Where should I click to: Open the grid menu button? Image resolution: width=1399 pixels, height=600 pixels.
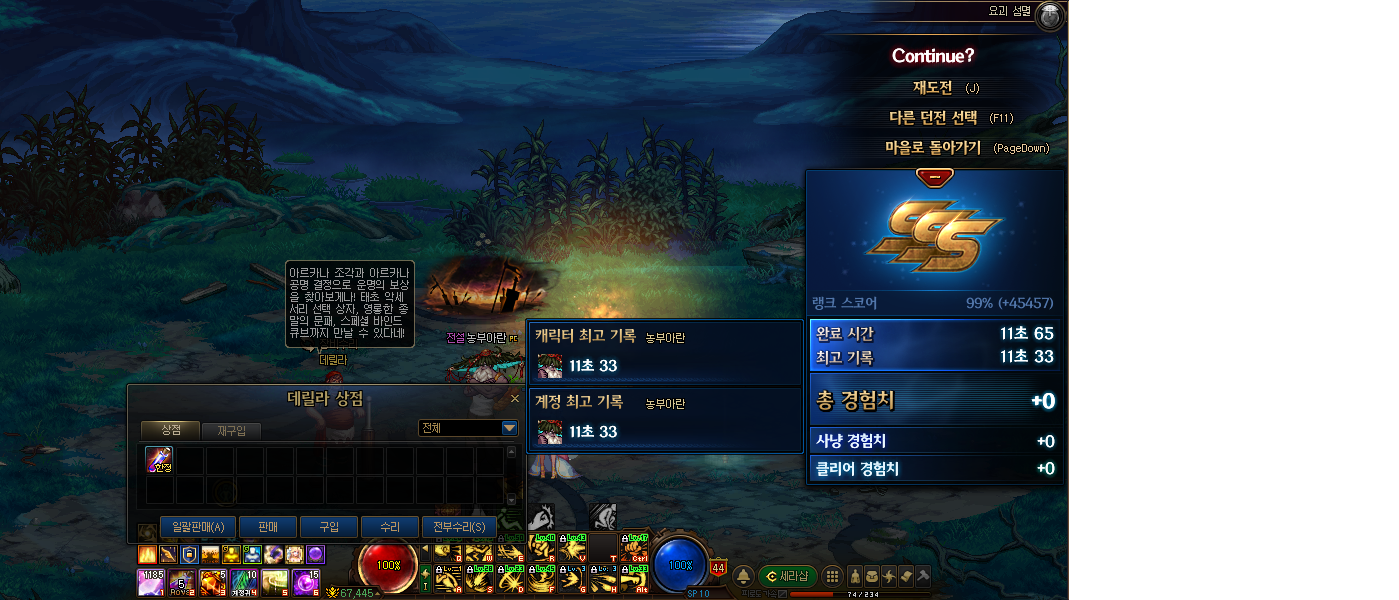pos(831,576)
